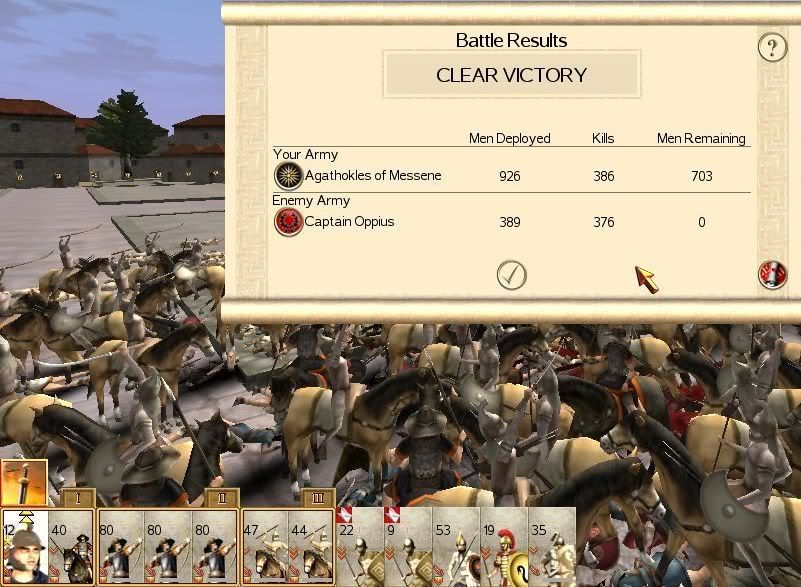This screenshot has width=801, height=587.
Task: Open help with the question mark button
Action: coord(772,47)
